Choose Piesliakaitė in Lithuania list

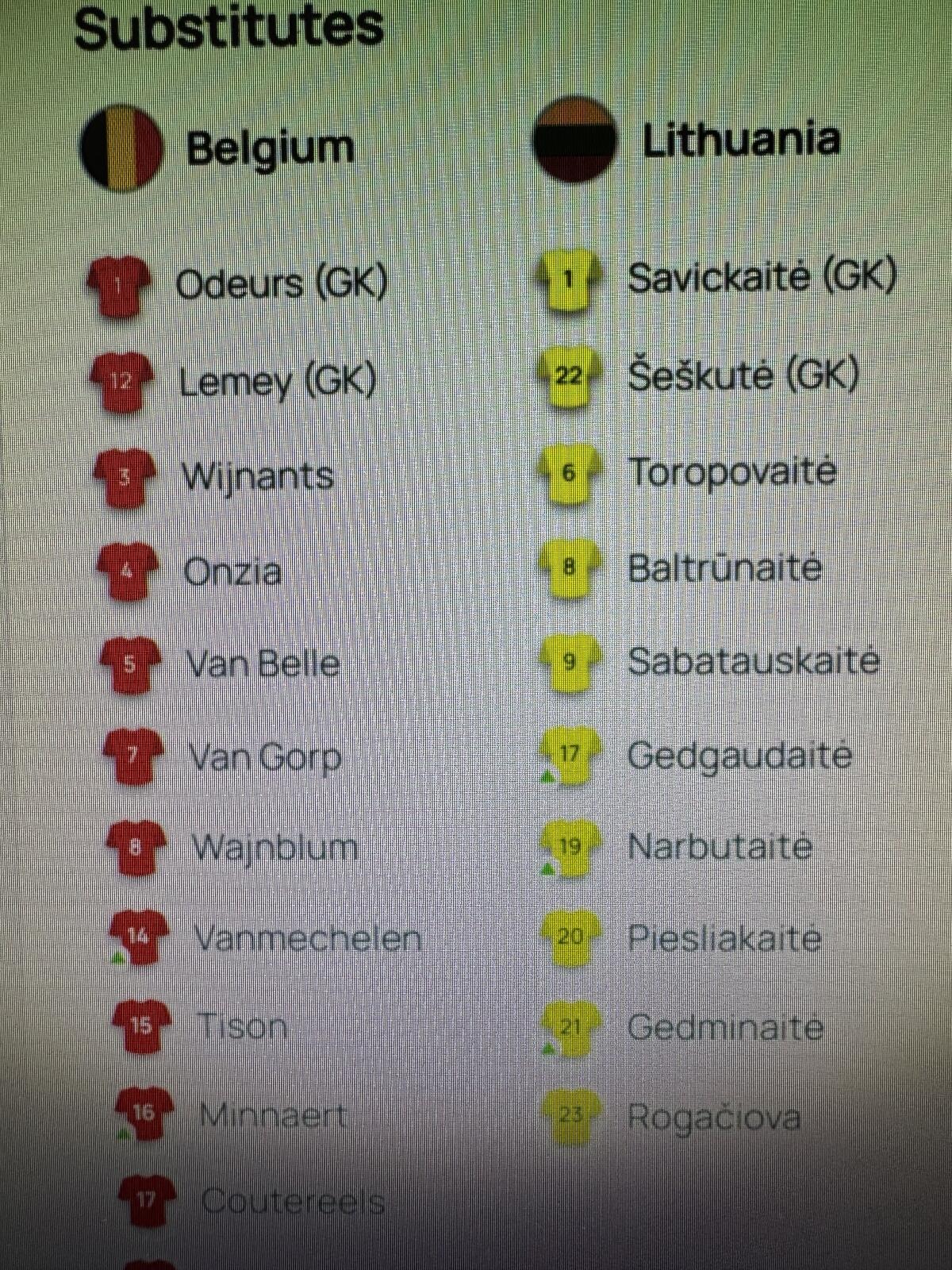[x=724, y=938]
